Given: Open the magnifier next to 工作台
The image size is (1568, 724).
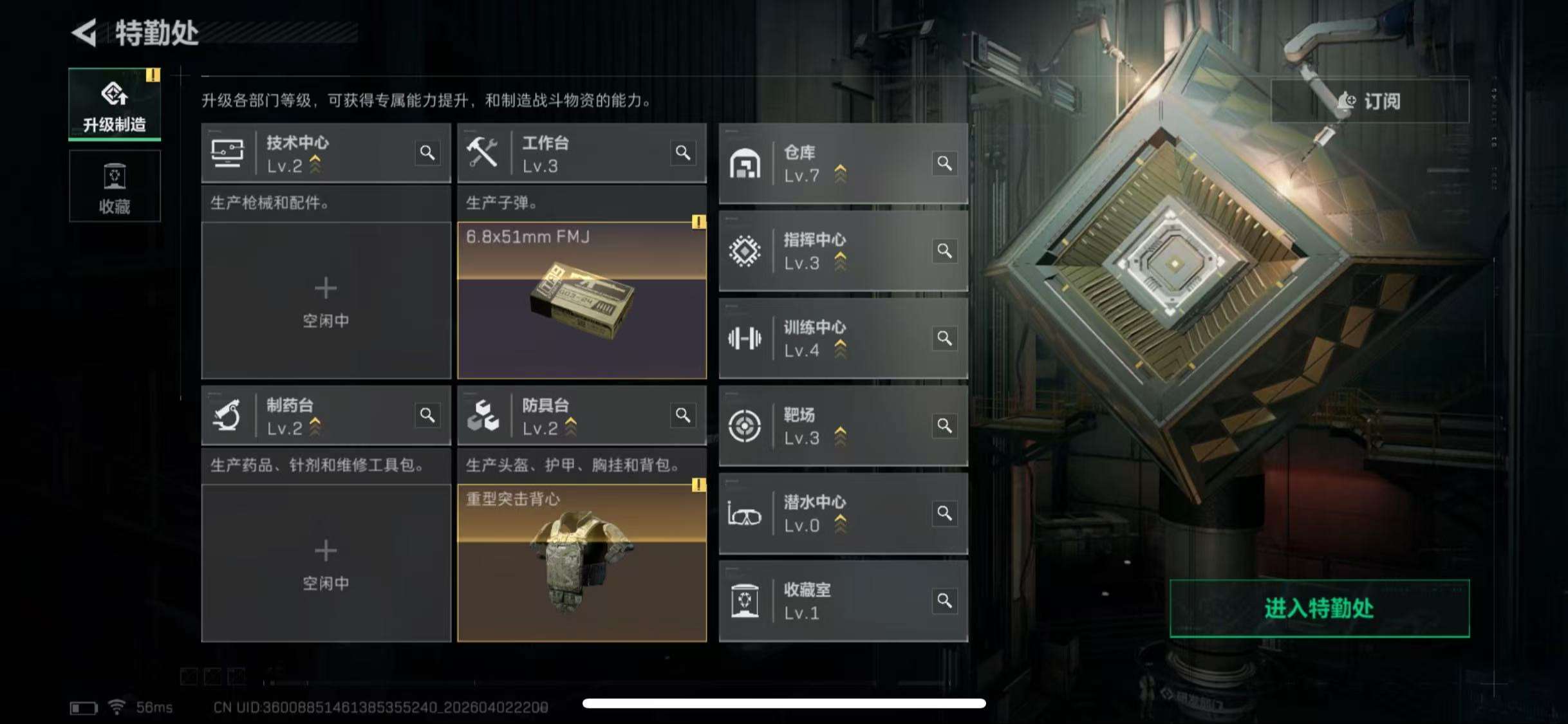Looking at the screenshot, I should pos(684,153).
